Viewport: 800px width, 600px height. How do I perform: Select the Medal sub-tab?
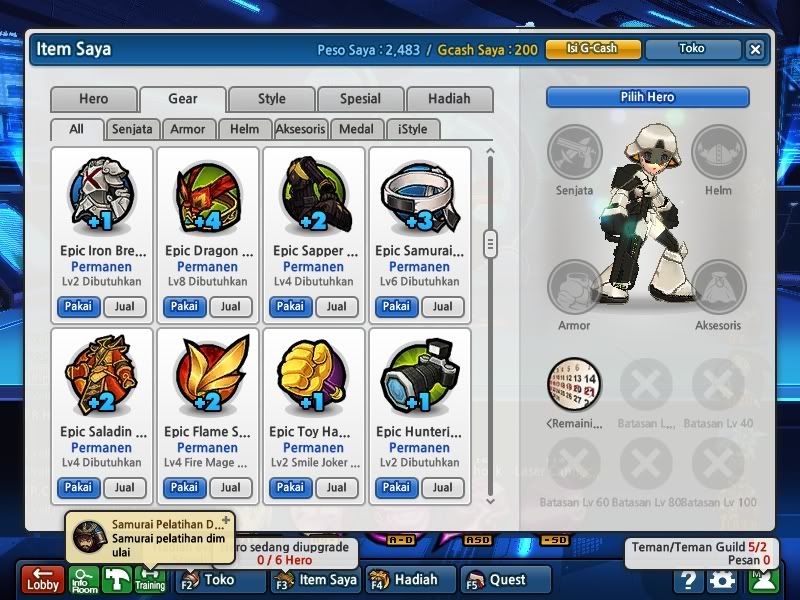coord(357,129)
